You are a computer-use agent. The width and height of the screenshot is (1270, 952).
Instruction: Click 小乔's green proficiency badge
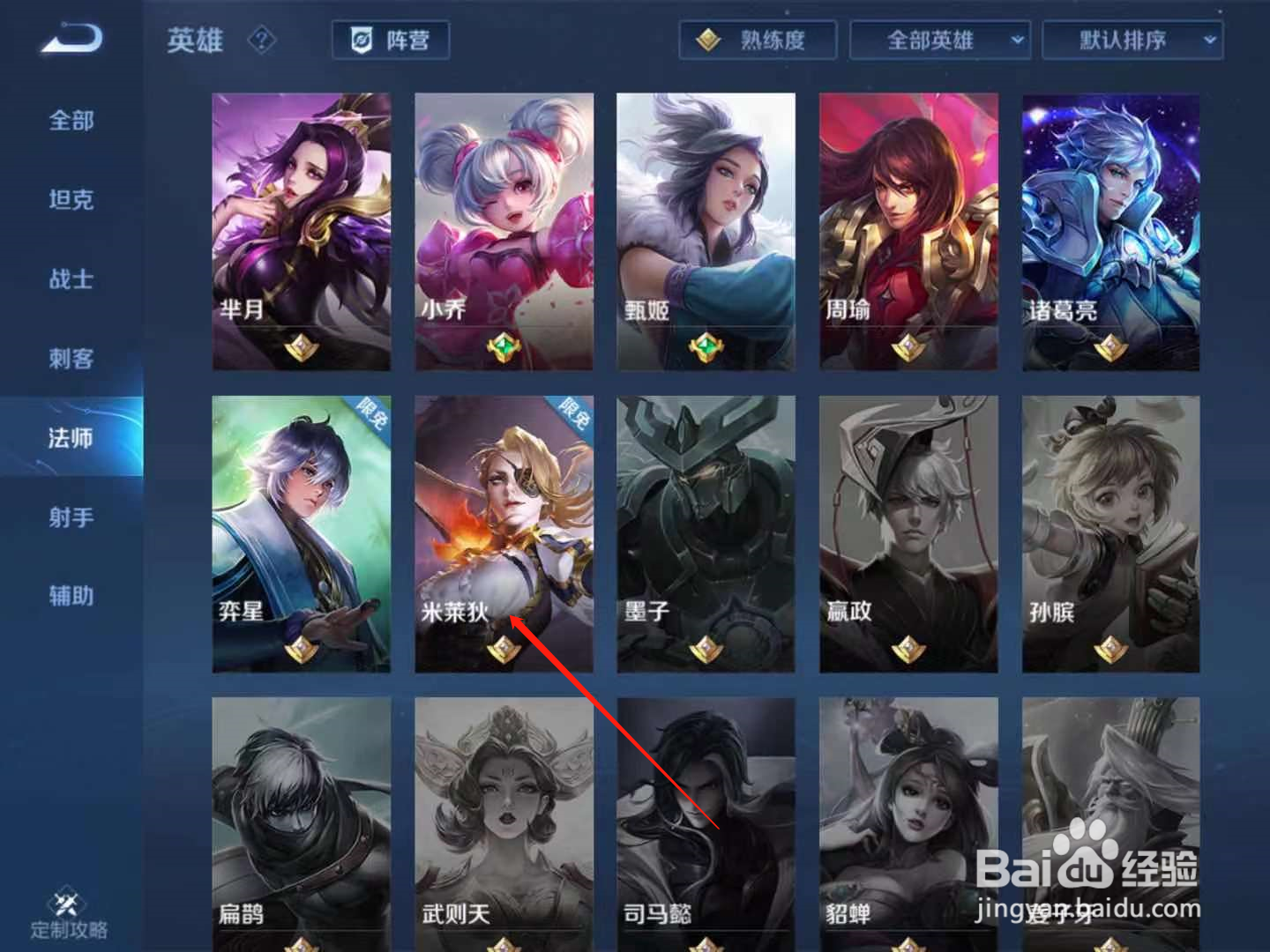tap(503, 346)
